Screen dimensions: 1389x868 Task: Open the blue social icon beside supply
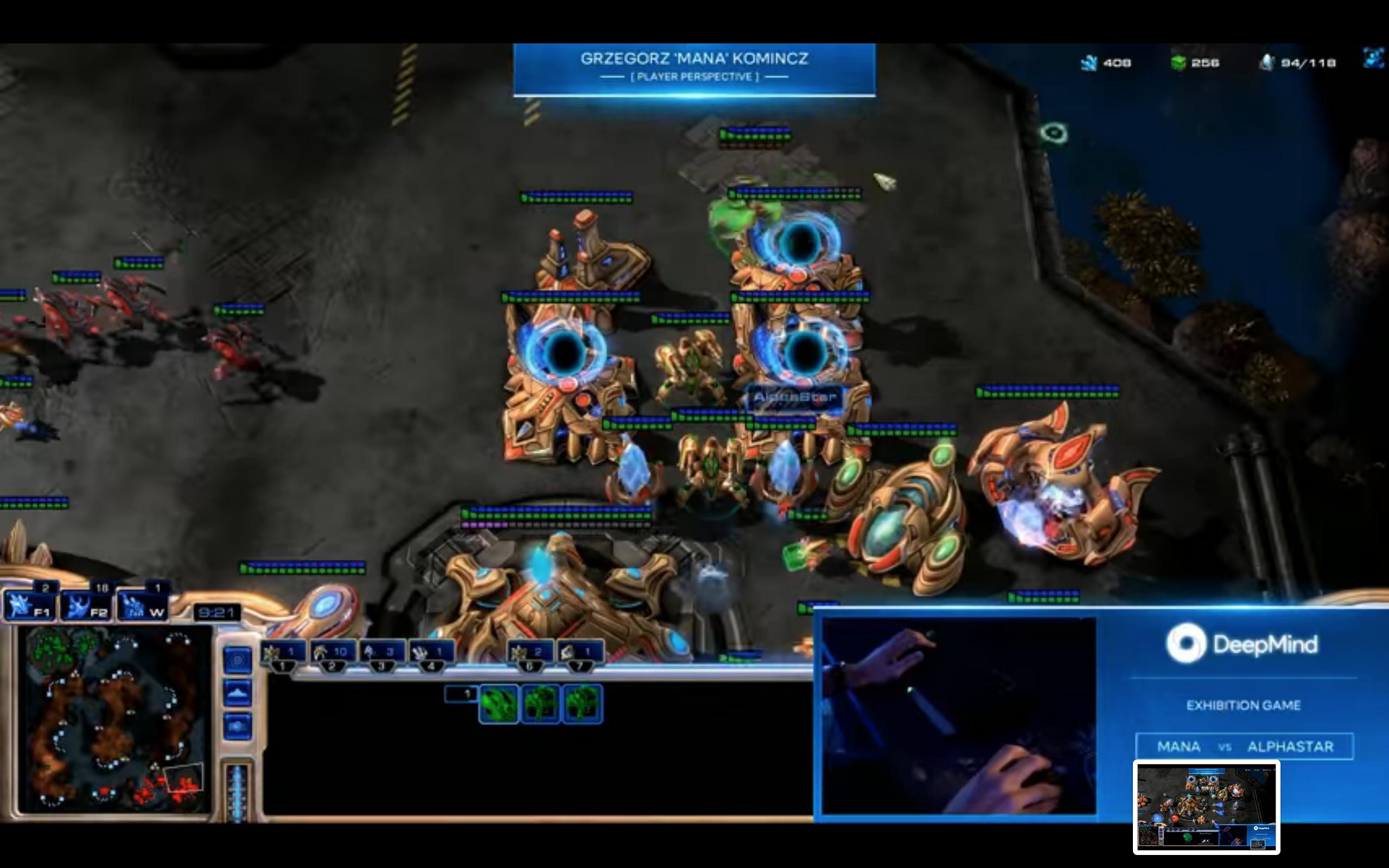(x=1373, y=58)
